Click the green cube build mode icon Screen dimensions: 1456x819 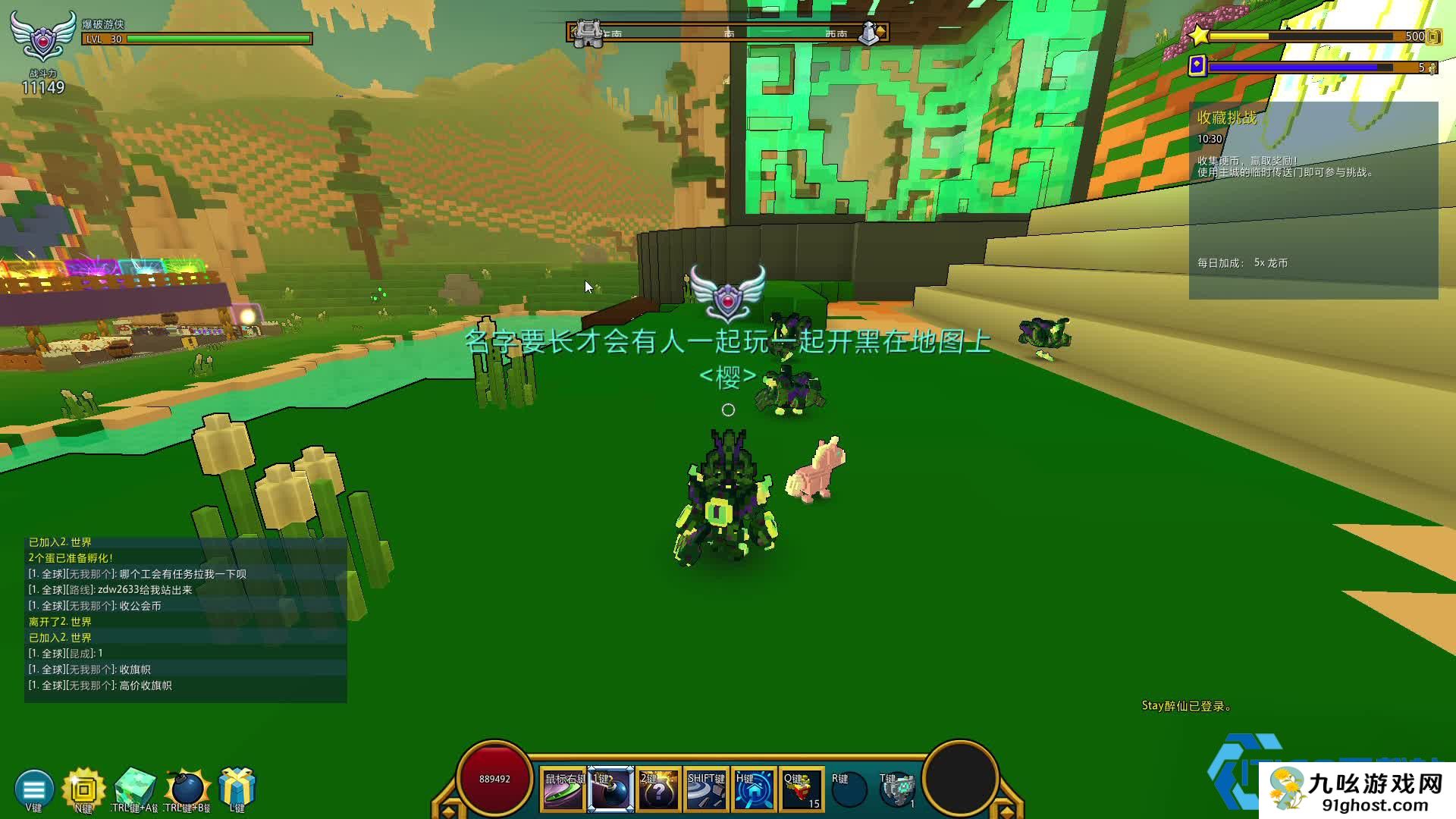point(135,789)
